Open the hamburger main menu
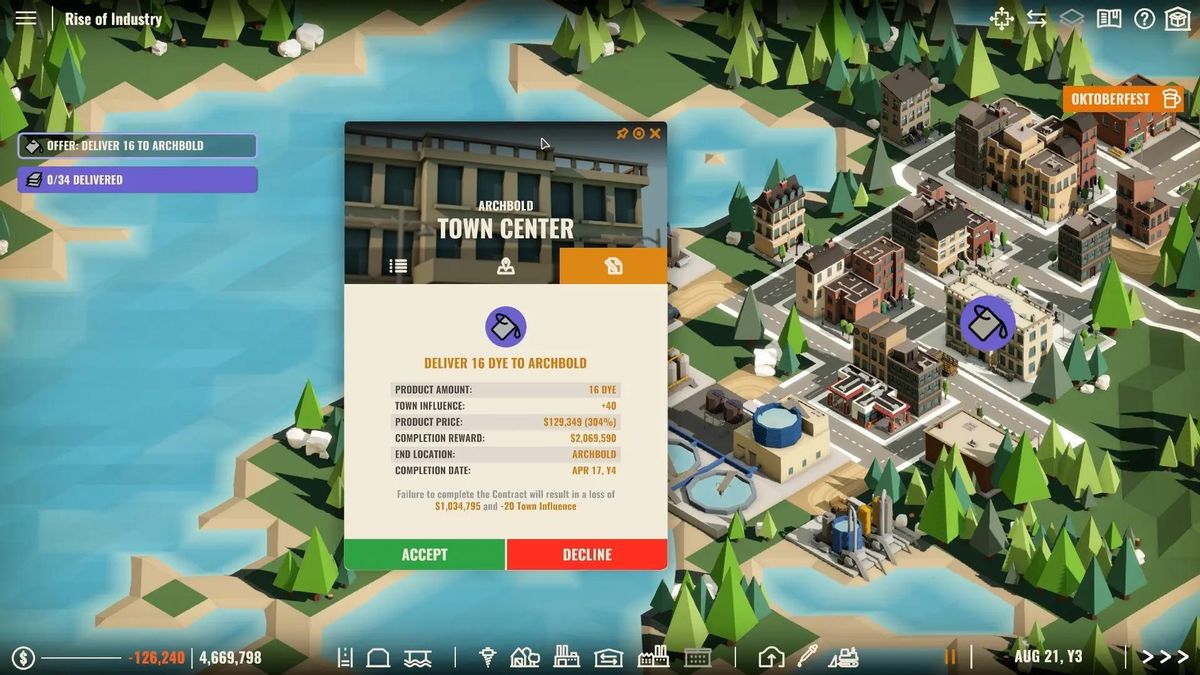Viewport: 1200px width, 675px height. pyautogui.click(x=26, y=18)
